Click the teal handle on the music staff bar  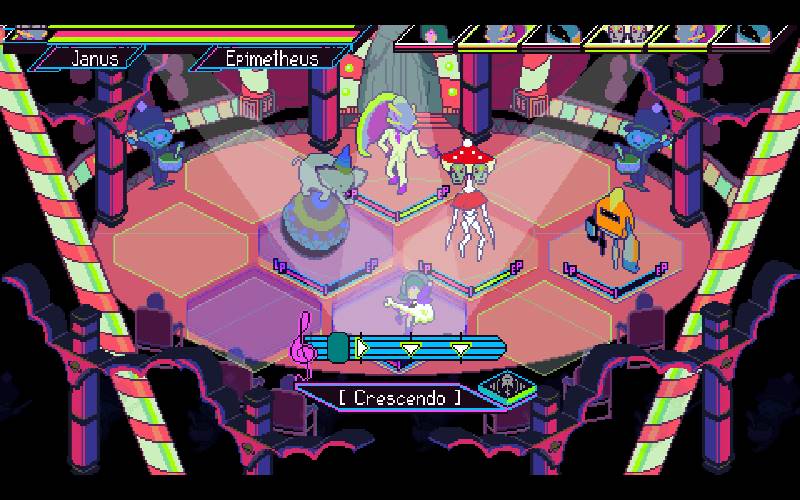(x=338, y=347)
